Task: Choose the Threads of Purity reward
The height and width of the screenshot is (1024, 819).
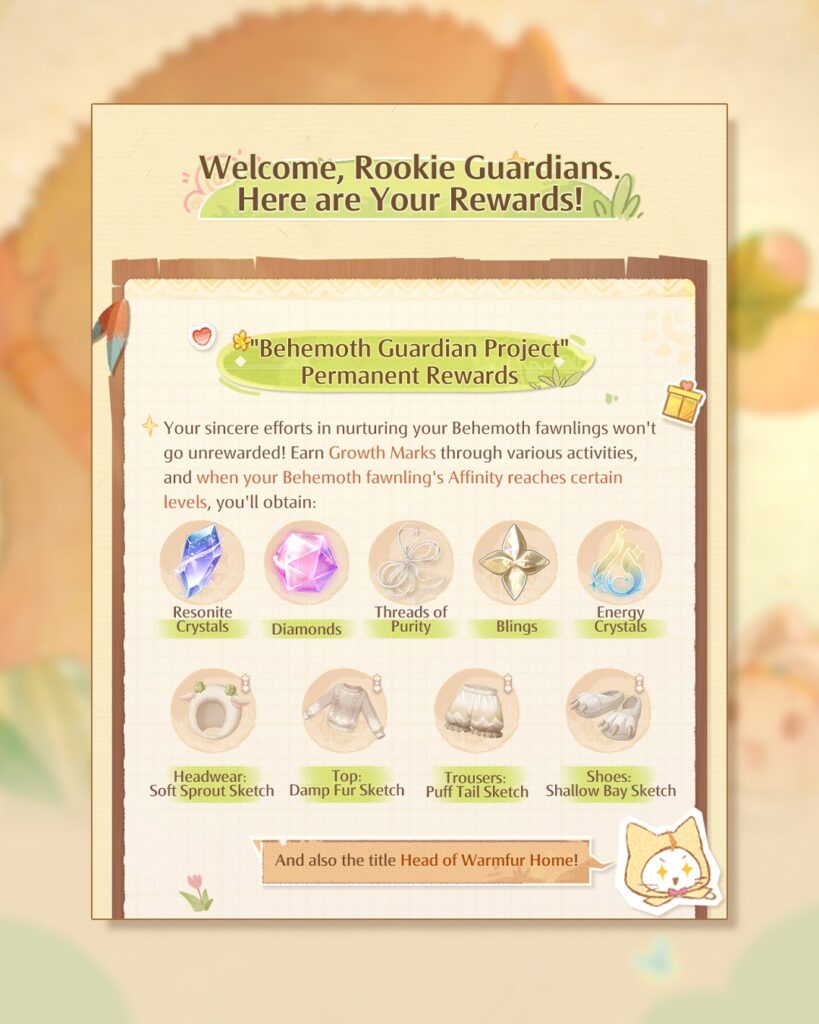Action: click(410, 562)
